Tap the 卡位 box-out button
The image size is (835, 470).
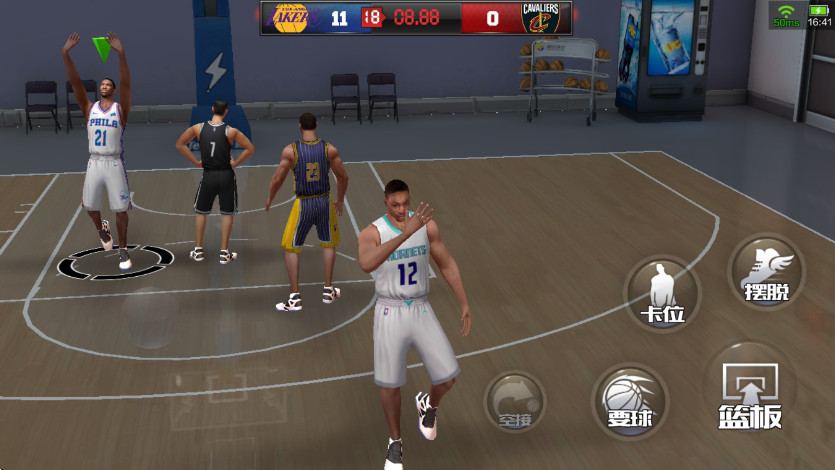661,294
